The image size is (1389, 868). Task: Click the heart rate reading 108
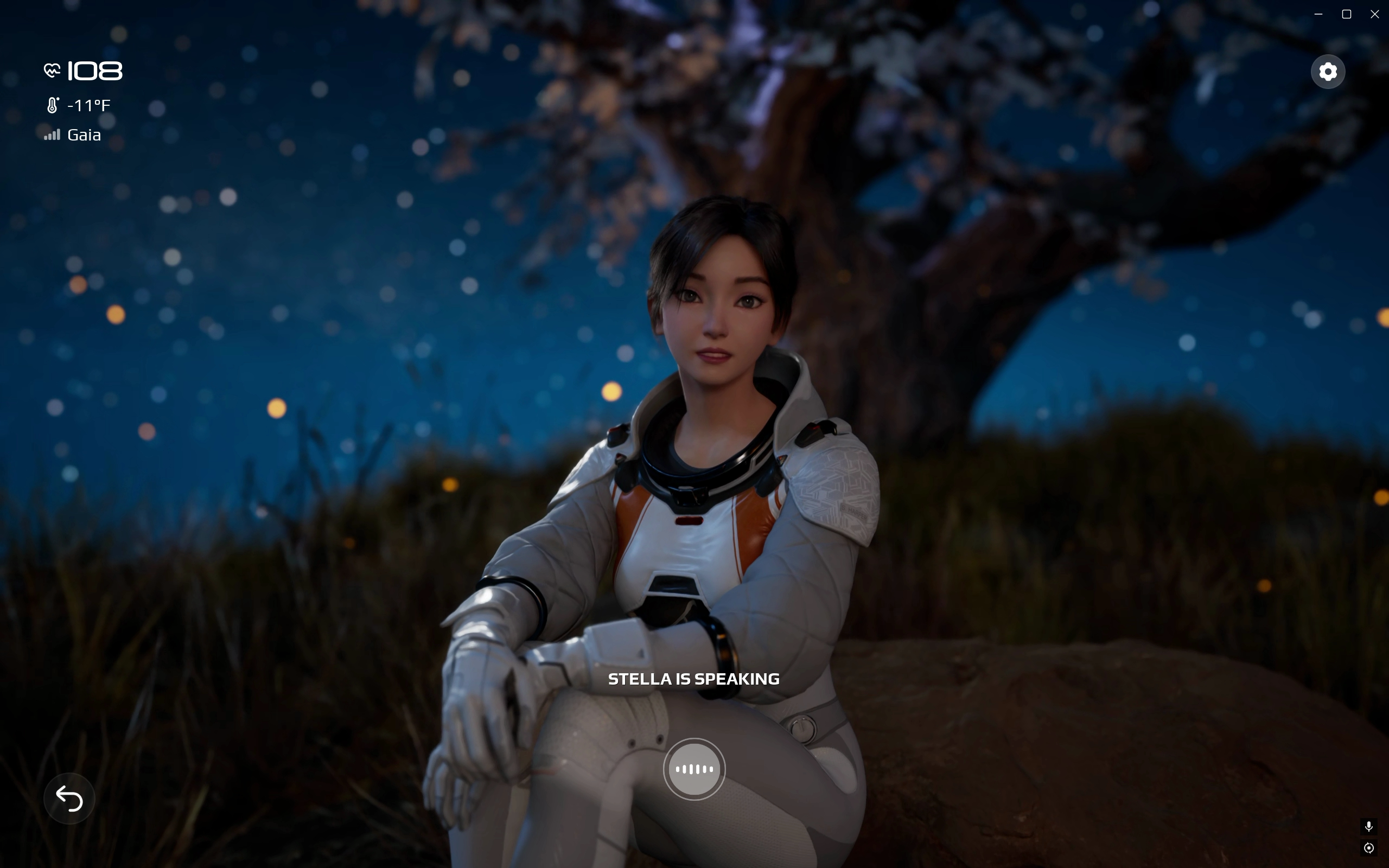[93, 70]
